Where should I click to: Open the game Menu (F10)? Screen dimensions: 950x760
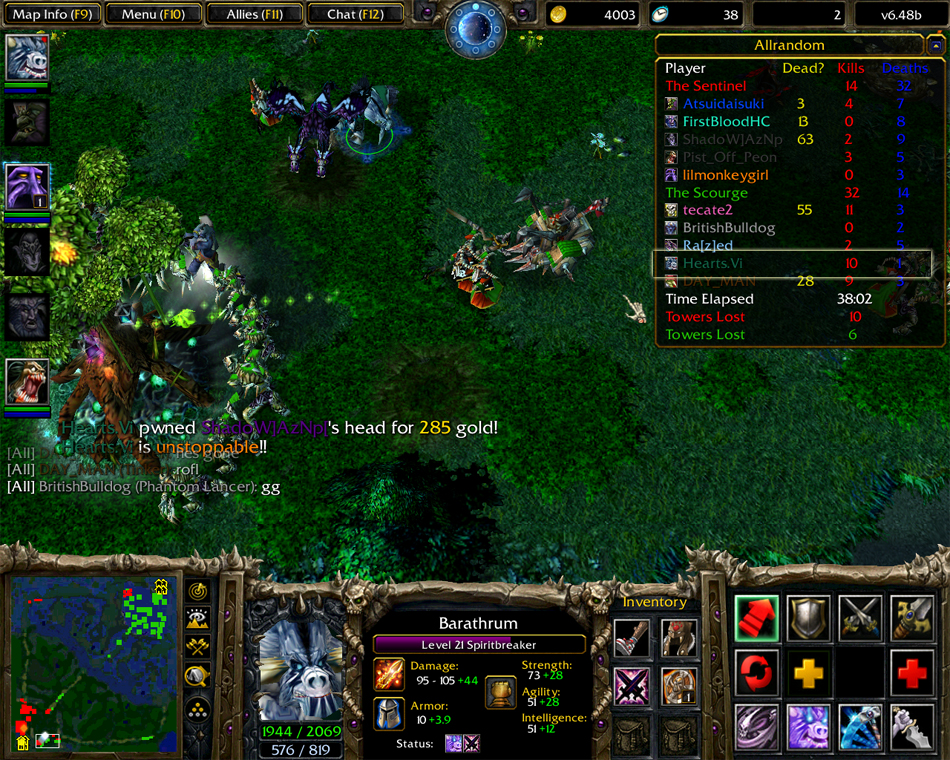click(151, 14)
